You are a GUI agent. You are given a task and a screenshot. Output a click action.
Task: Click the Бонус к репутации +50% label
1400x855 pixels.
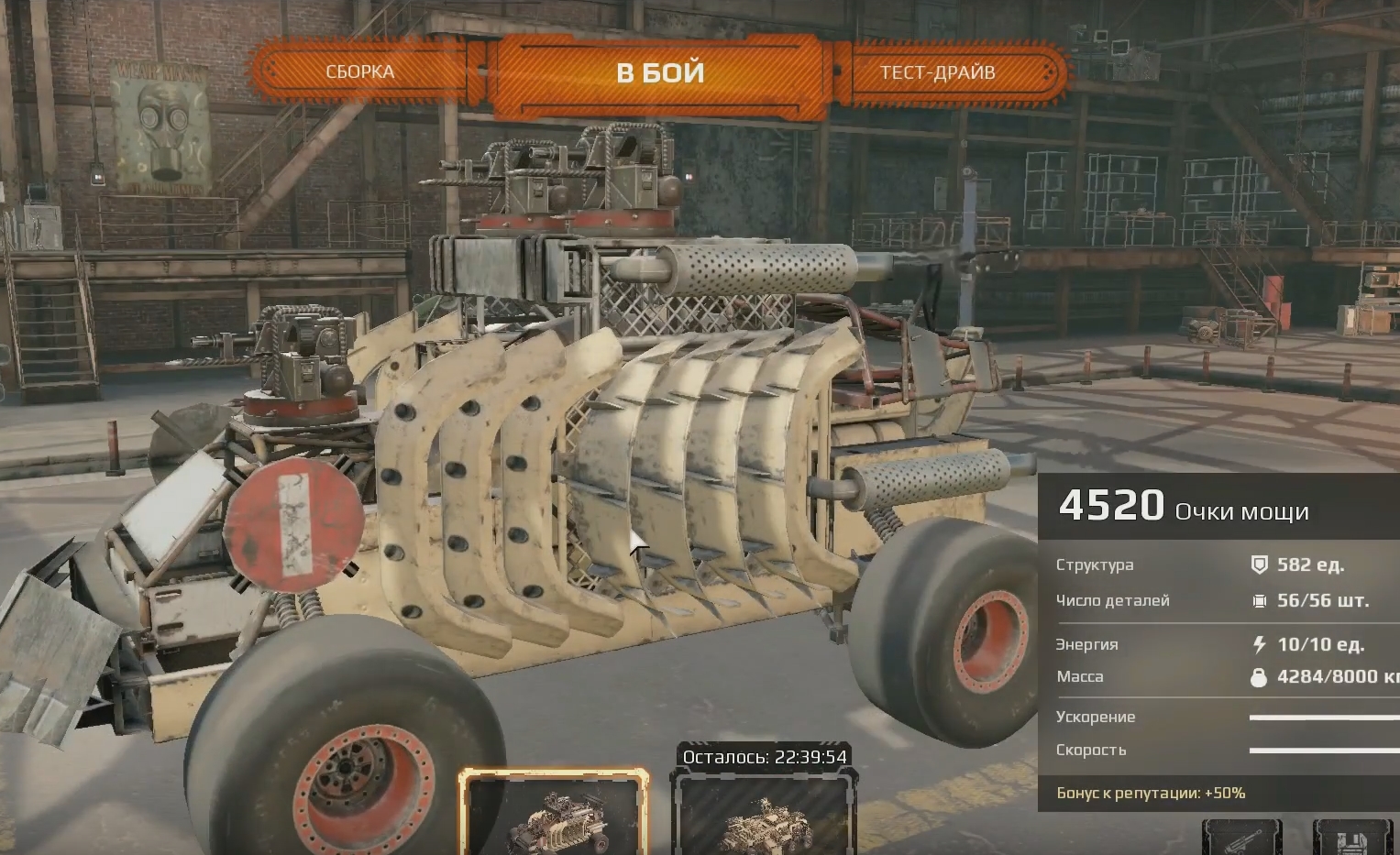point(1152,791)
